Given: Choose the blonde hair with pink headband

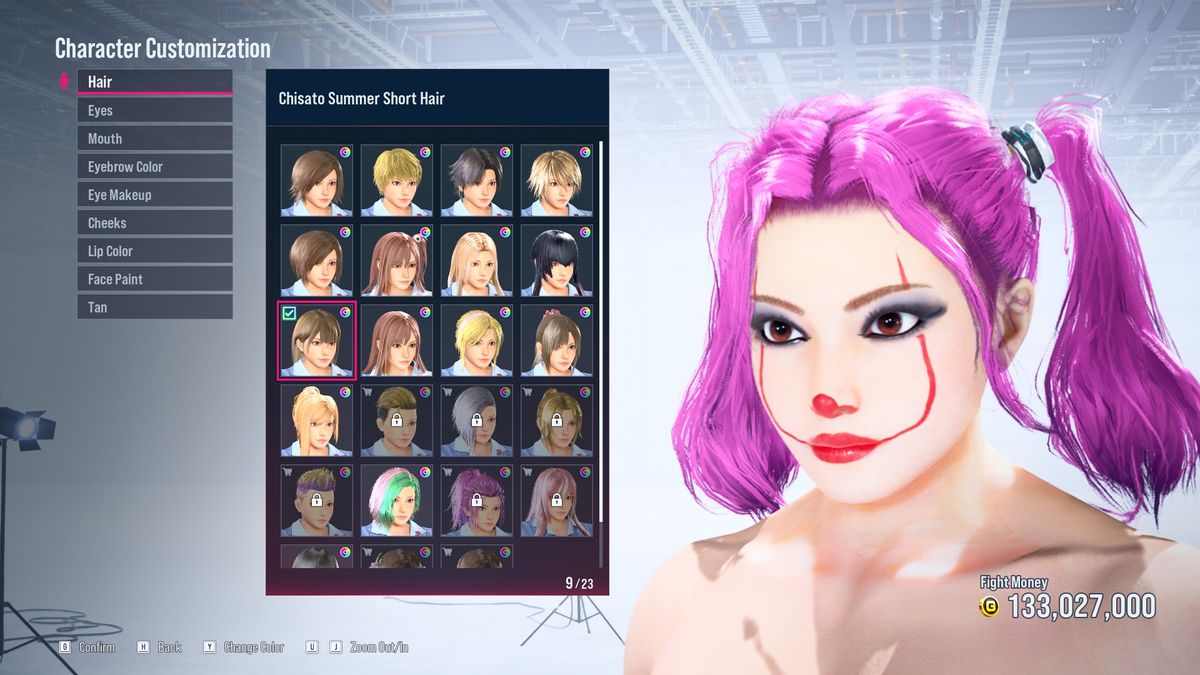Looking at the screenshot, I should (476, 341).
